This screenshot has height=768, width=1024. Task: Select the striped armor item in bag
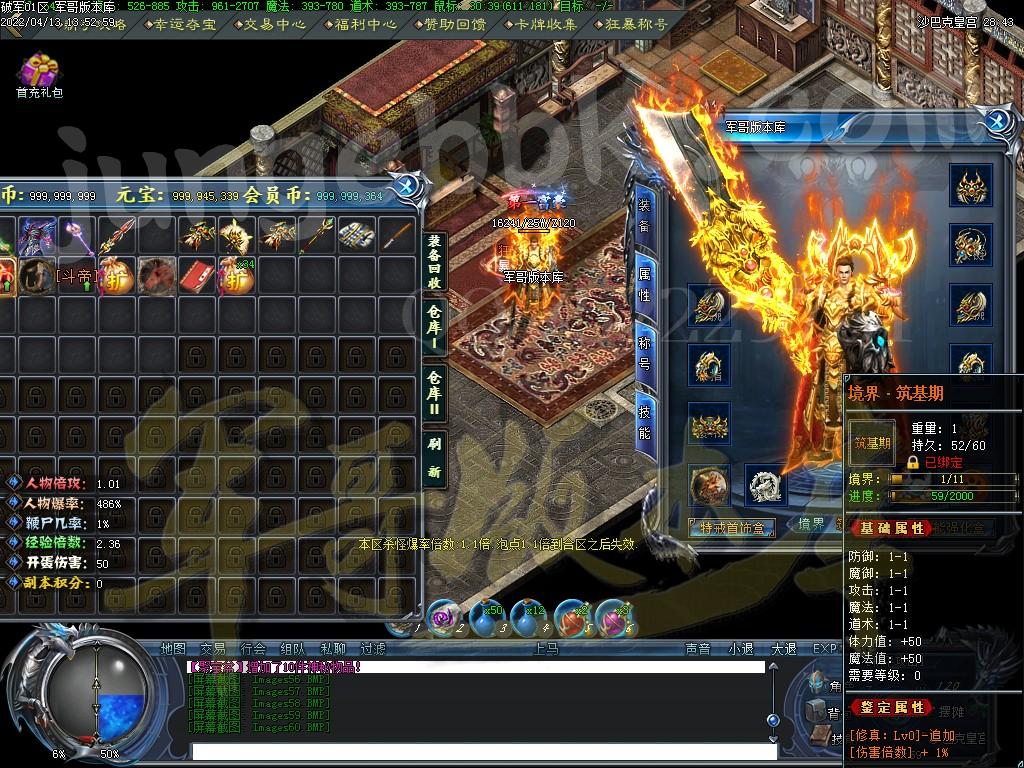356,235
